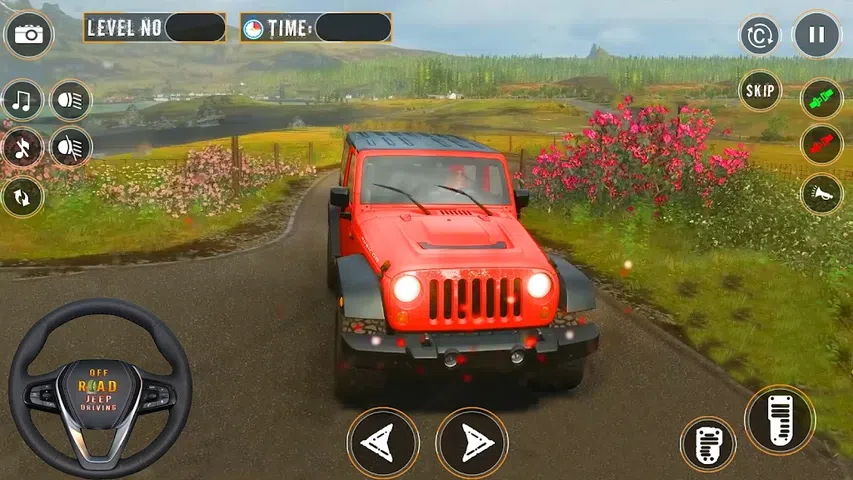Steer right with the right arrow
This screenshot has width=853, height=480.
(x=472, y=443)
